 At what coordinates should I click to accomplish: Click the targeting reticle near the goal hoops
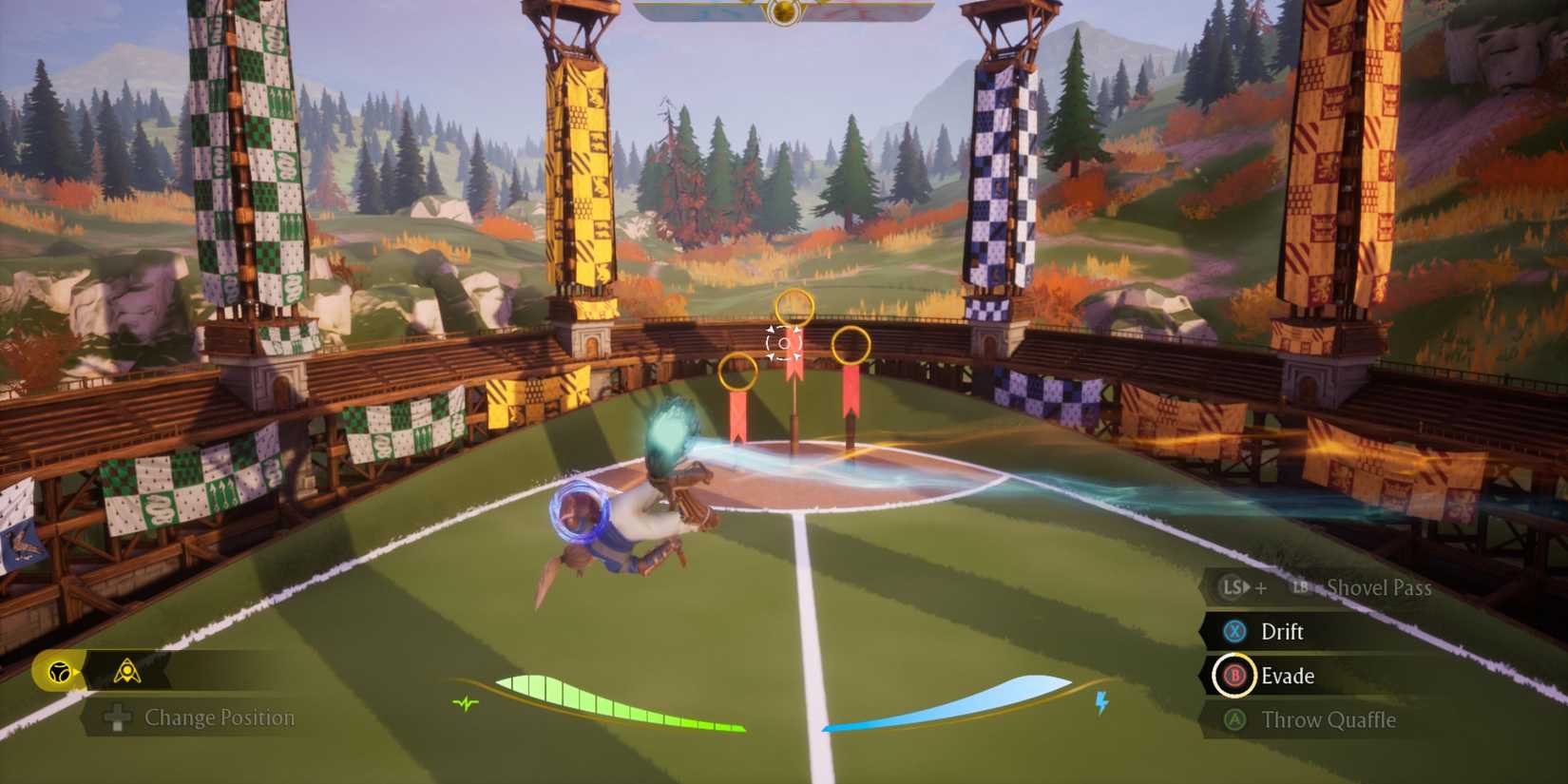coord(782,343)
